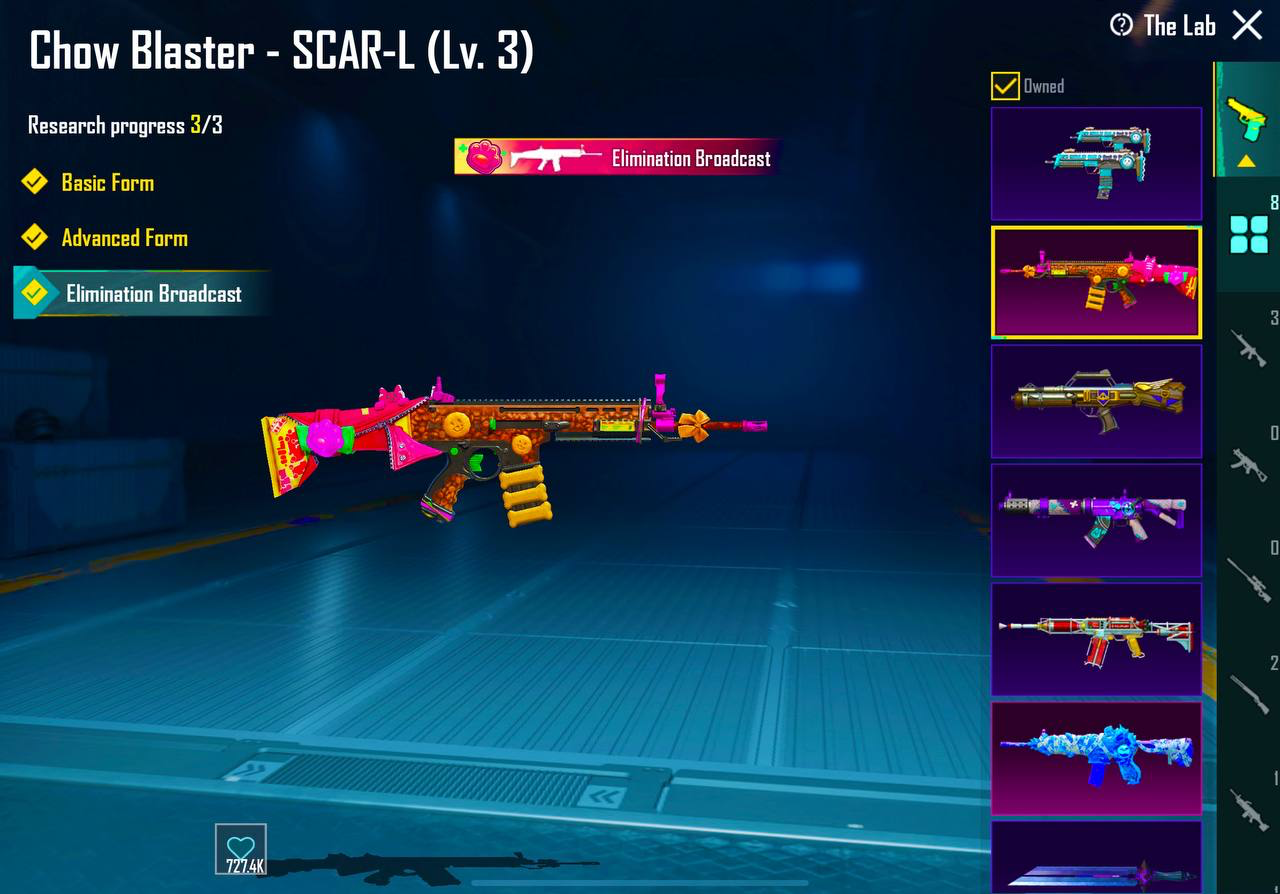The width and height of the screenshot is (1280, 894).
Task: Select the red and white rifle skin
Action: tap(1096, 639)
